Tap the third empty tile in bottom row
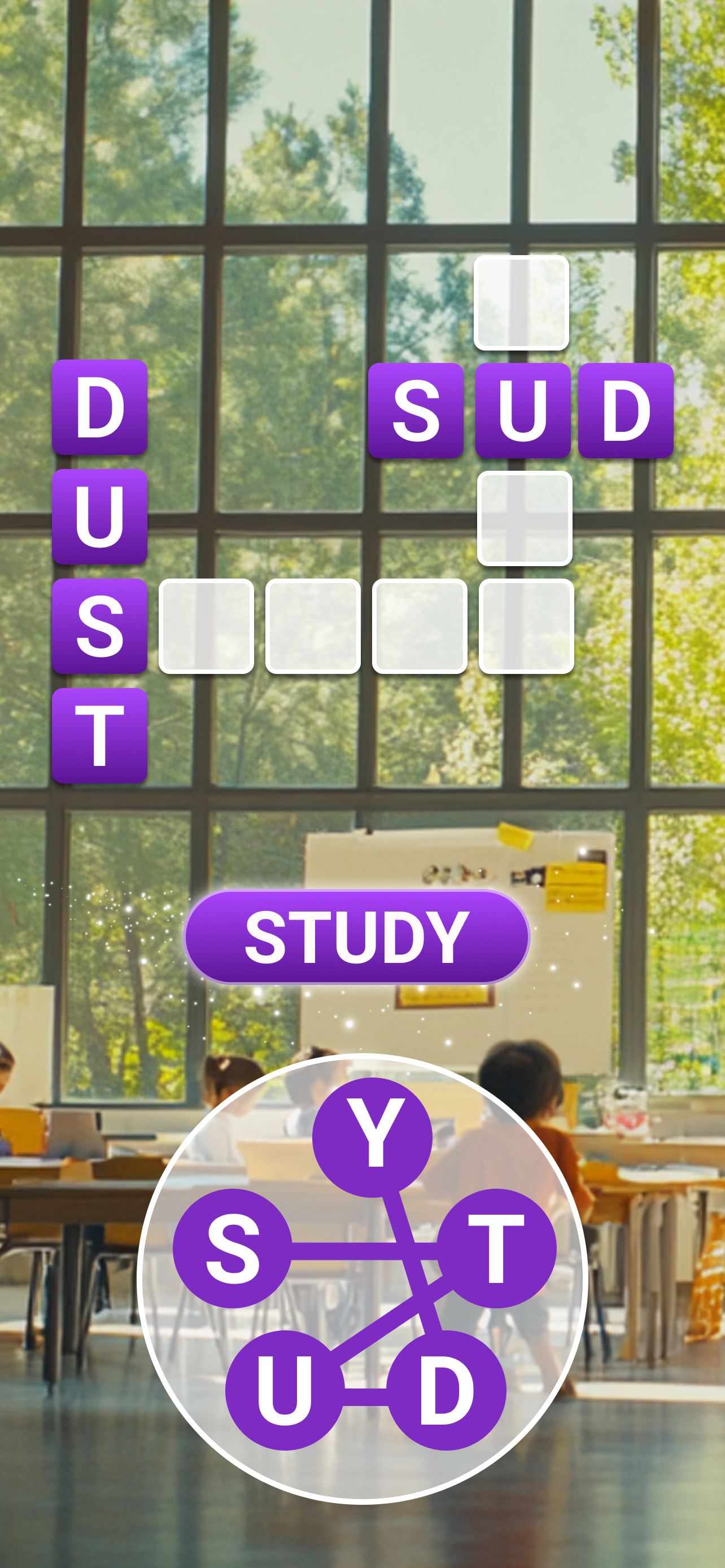Image resolution: width=725 pixels, height=1568 pixels. coord(419,627)
